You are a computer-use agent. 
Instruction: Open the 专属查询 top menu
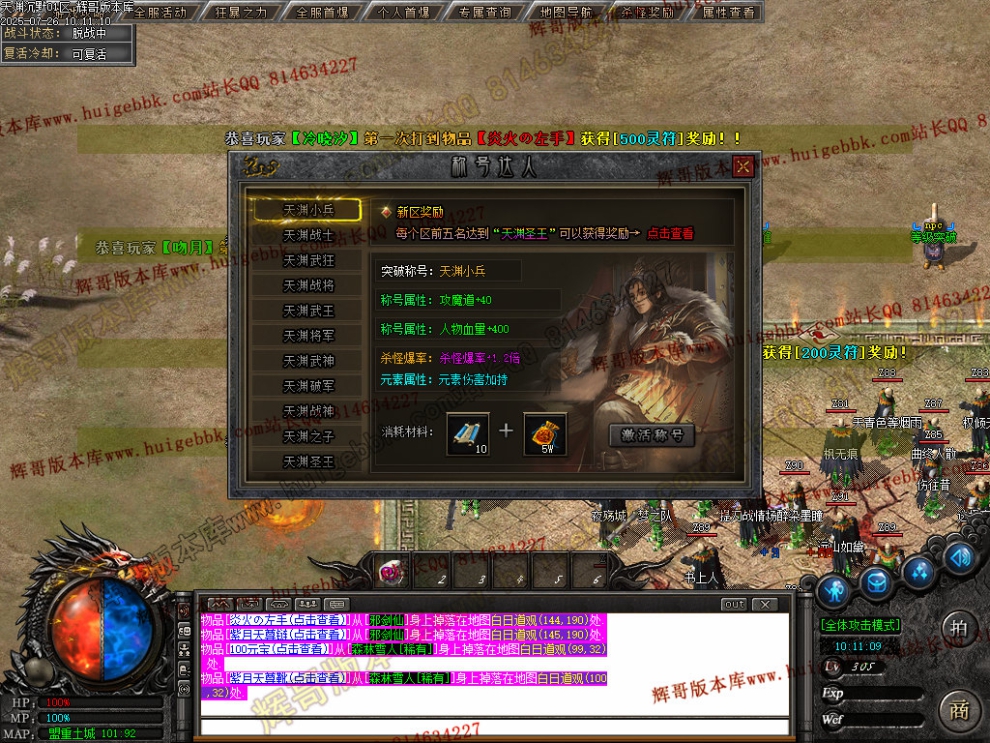tap(485, 13)
